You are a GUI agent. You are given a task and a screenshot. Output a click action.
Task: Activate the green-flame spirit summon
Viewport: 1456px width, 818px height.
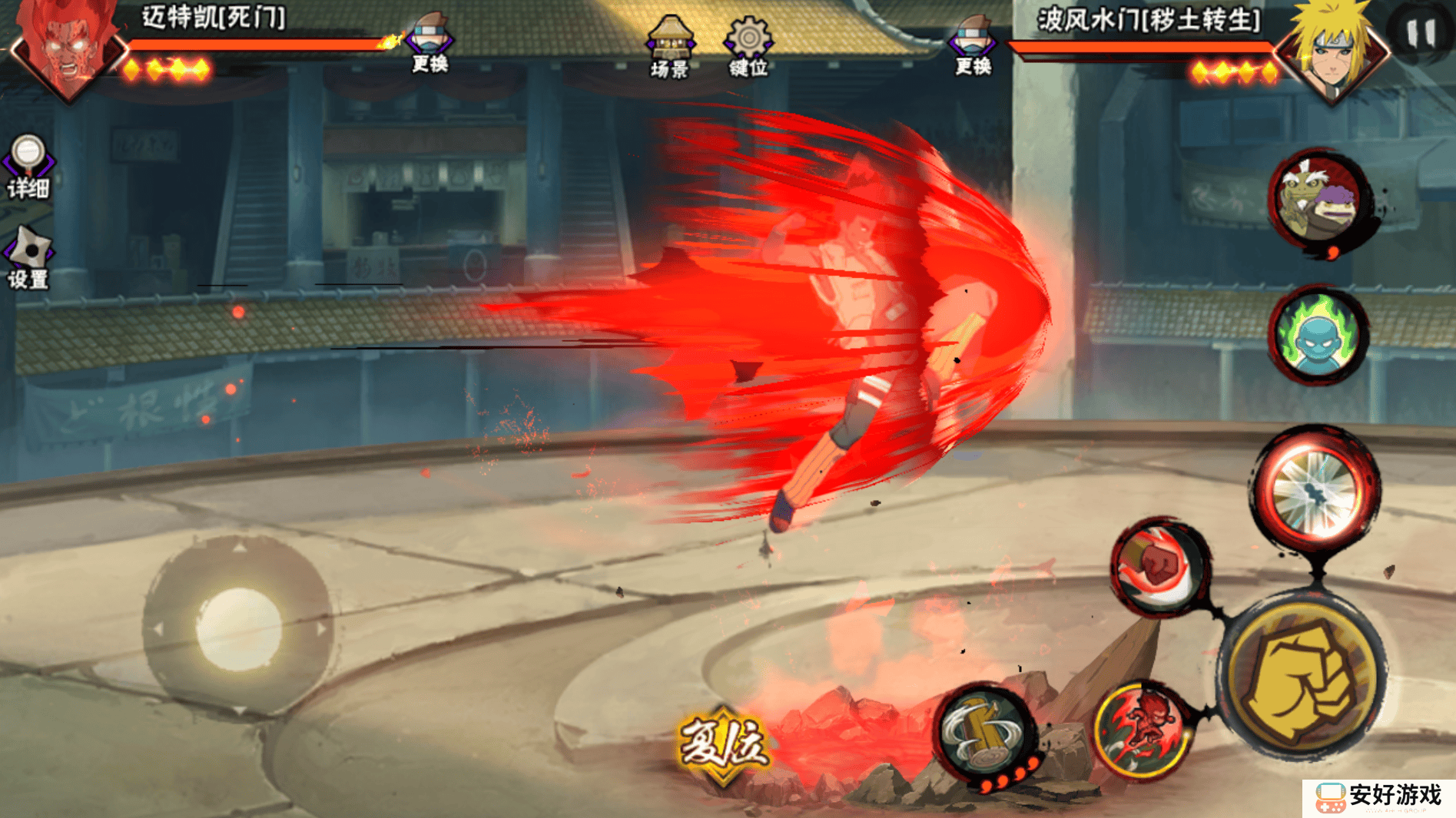coord(1318,335)
